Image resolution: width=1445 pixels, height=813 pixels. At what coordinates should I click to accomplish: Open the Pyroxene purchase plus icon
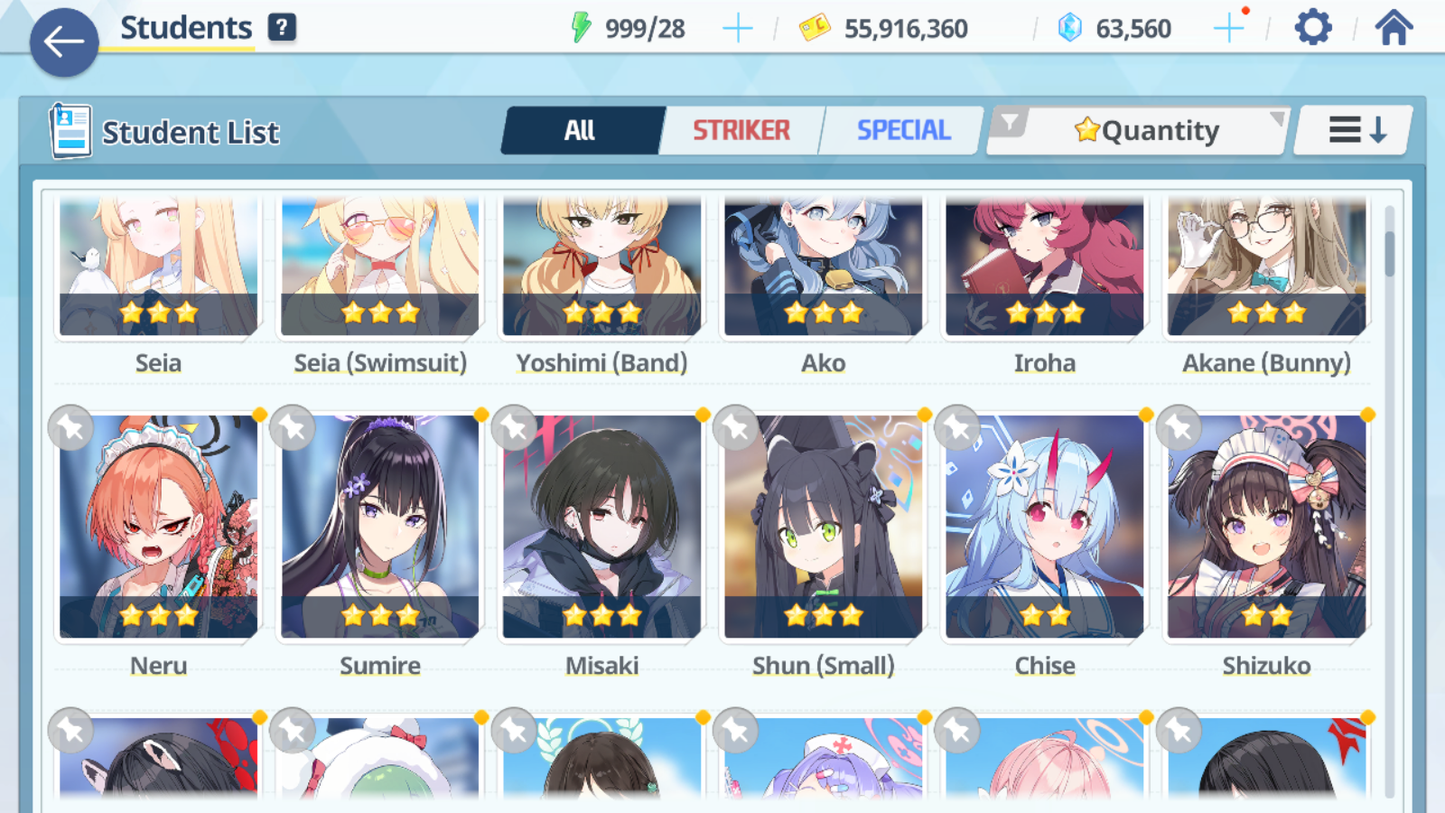point(1228,28)
